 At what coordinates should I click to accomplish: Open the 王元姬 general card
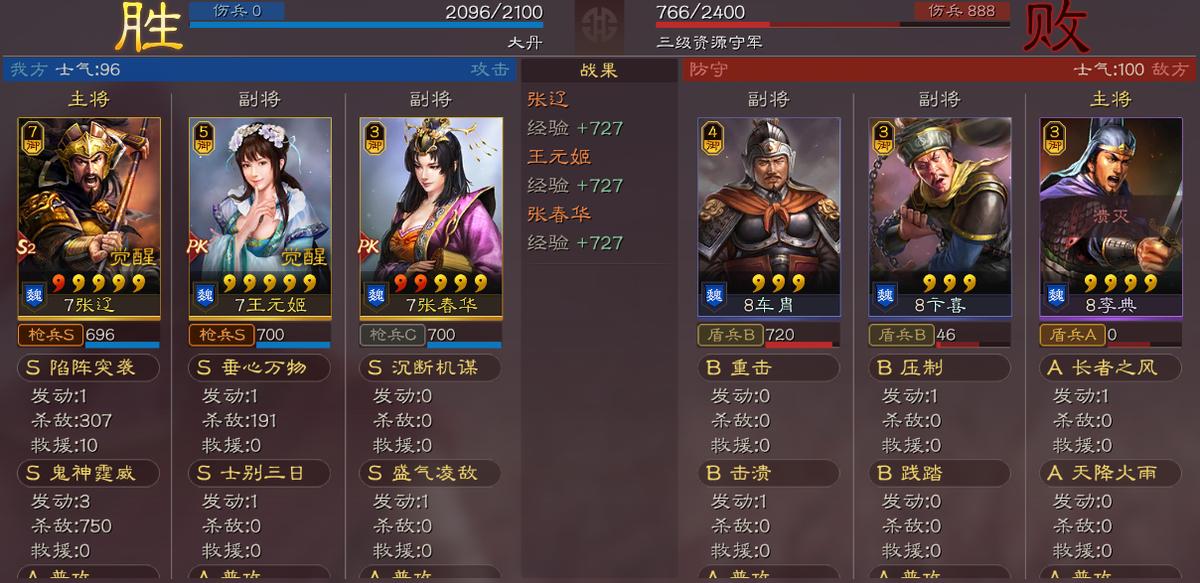click(x=260, y=214)
